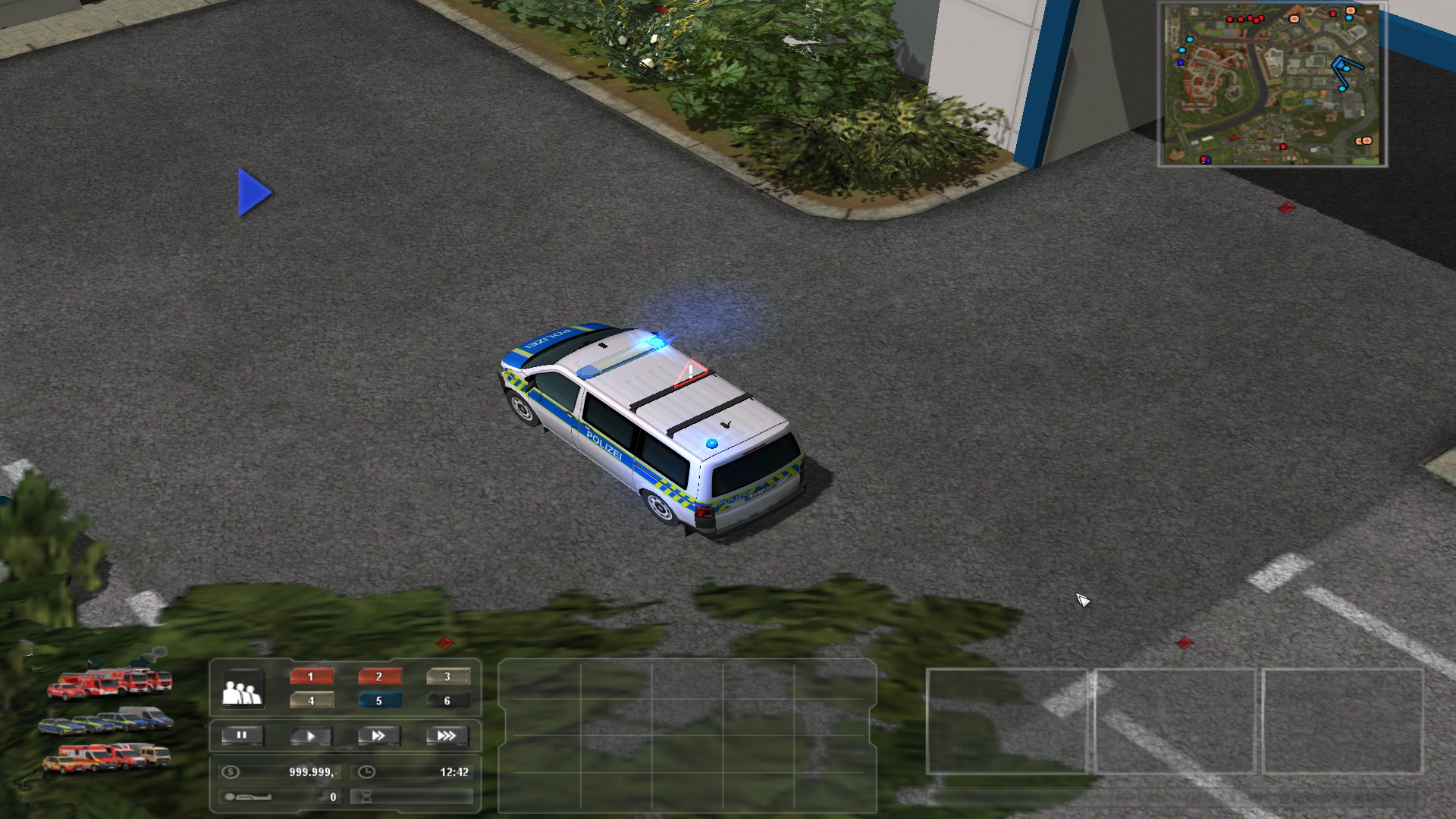This screenshot has height=819, width=1456.
Task: Set game speed to double fast-forward
Action: [378, 736]
